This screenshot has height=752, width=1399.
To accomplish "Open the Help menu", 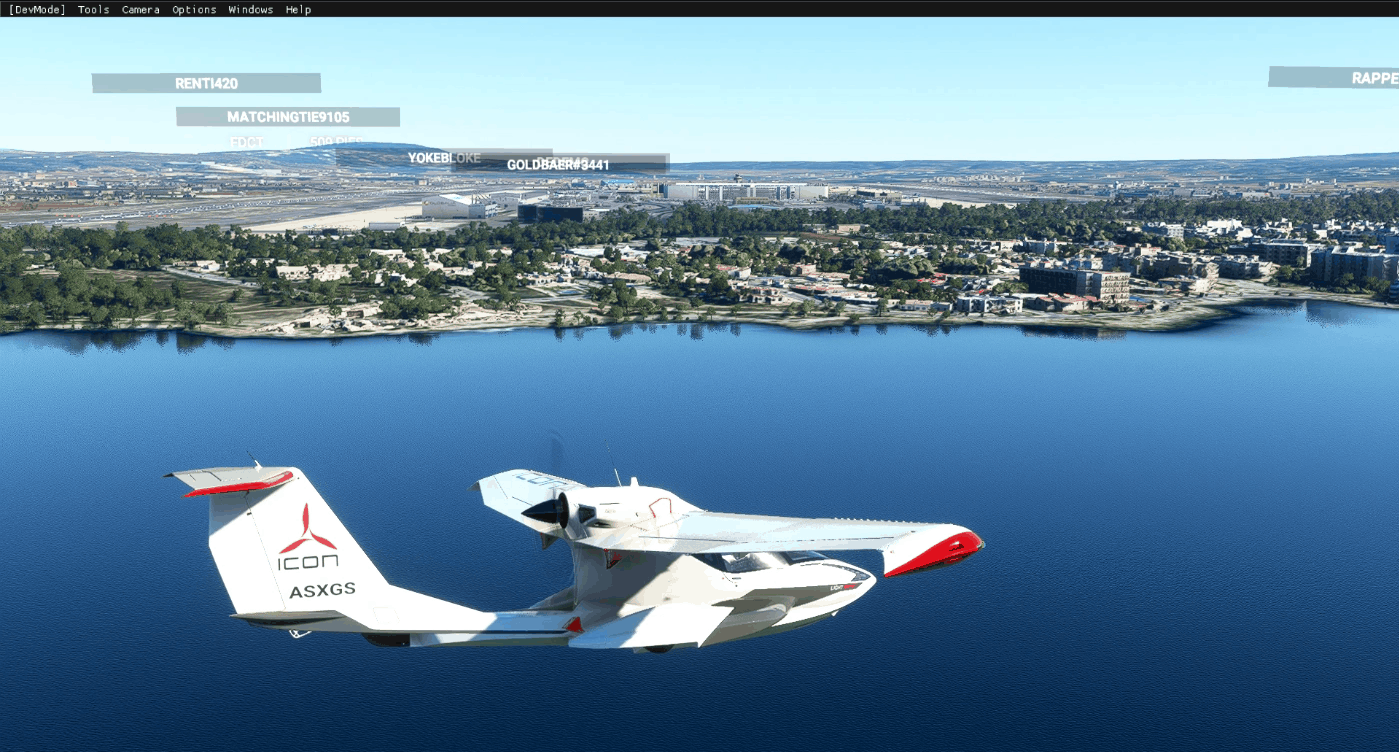I will tap(298, 9).
